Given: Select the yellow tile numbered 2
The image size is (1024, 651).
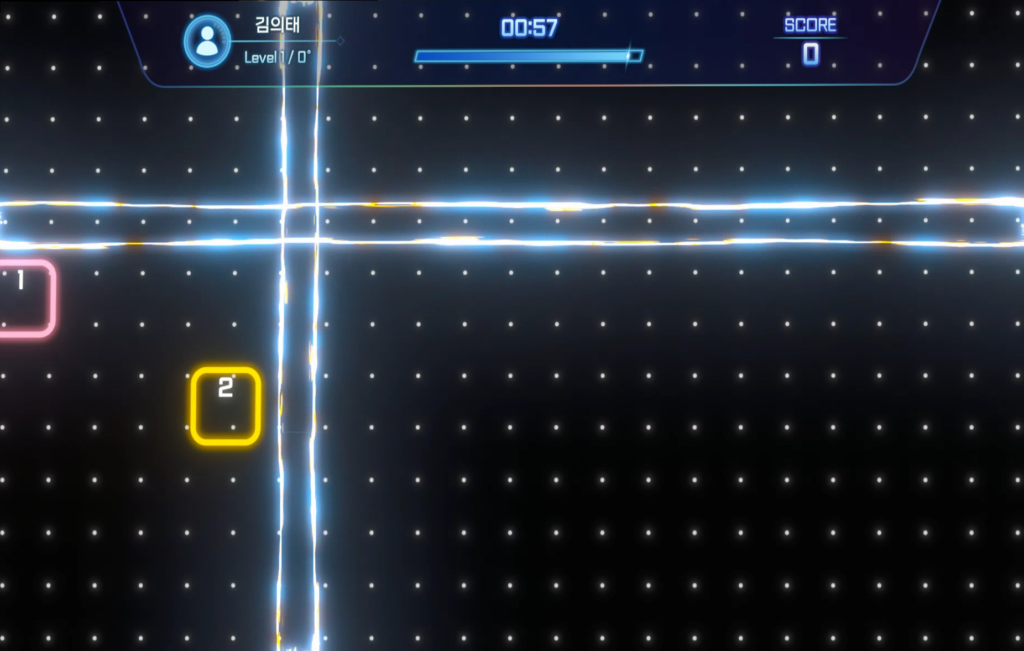Looking at the screenshot, I should pyautogui.click(x=226, y=405).
